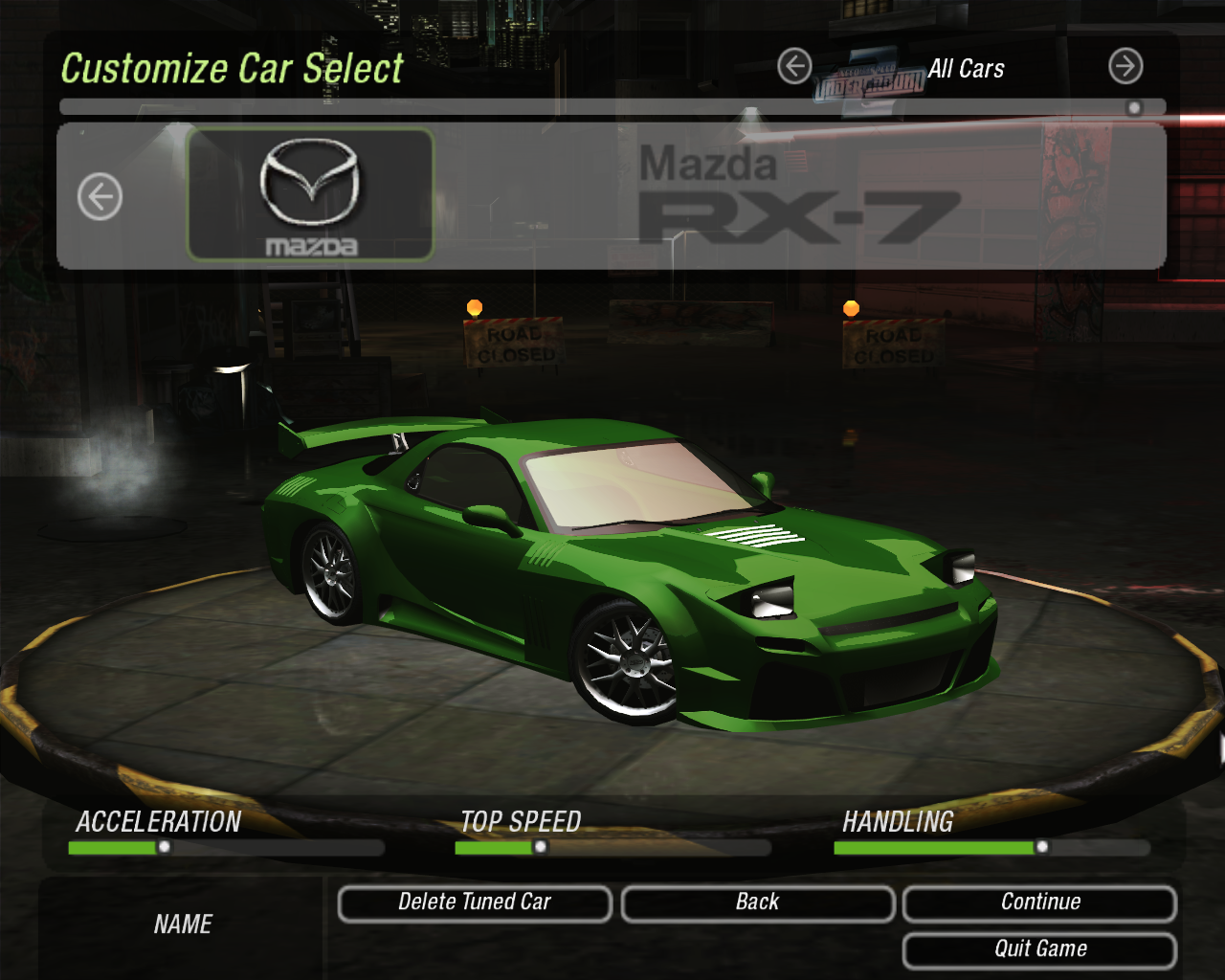
Task: Show previous car with left arrow
Action: click(100, 197)
